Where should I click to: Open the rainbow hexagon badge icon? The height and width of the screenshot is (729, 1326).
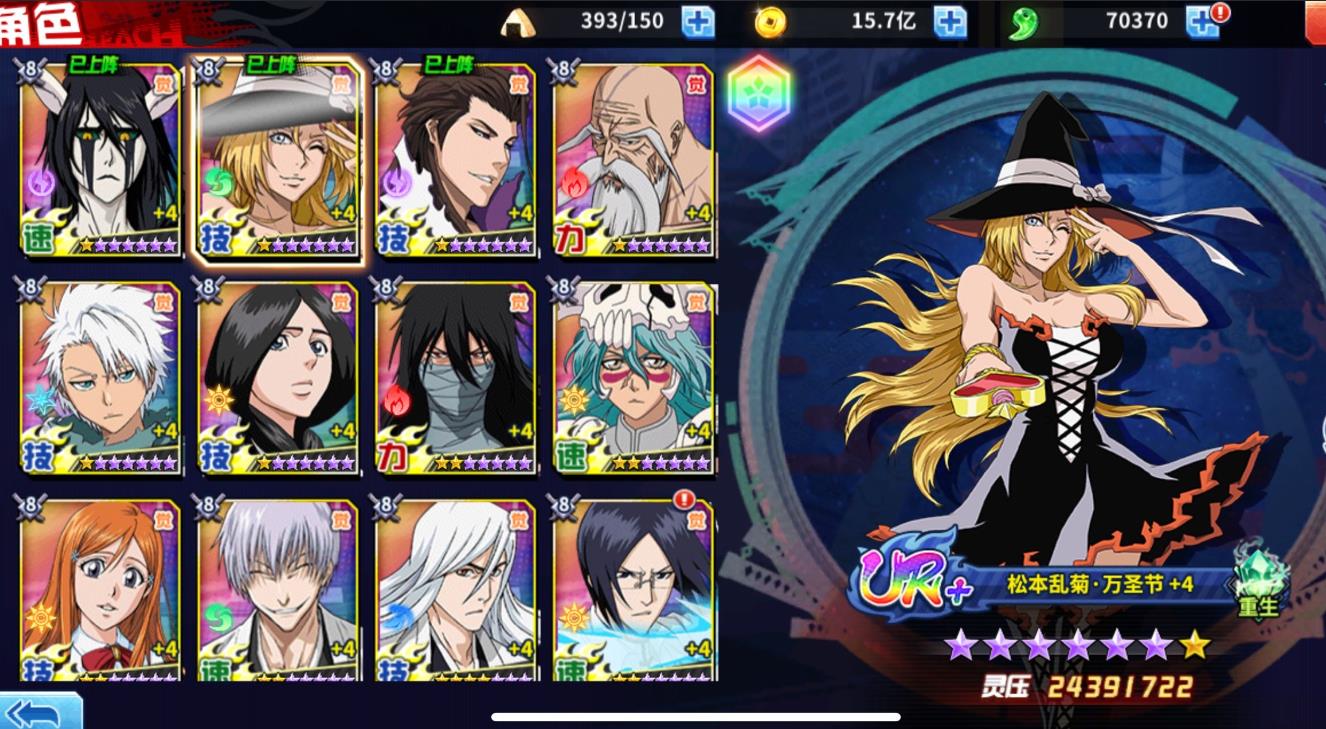(759, 95)
